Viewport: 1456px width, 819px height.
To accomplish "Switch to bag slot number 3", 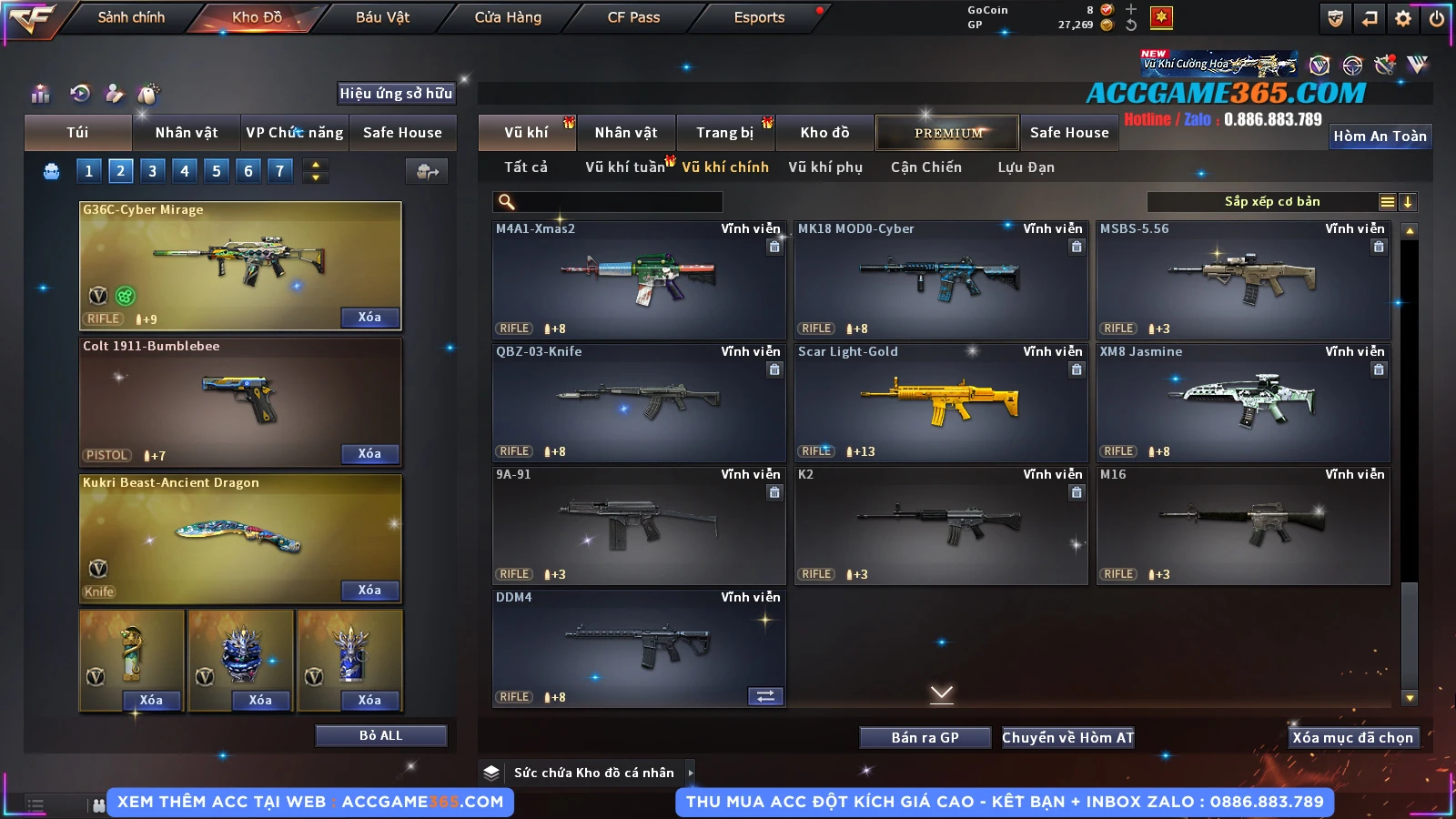I will (x=152, y=171).
